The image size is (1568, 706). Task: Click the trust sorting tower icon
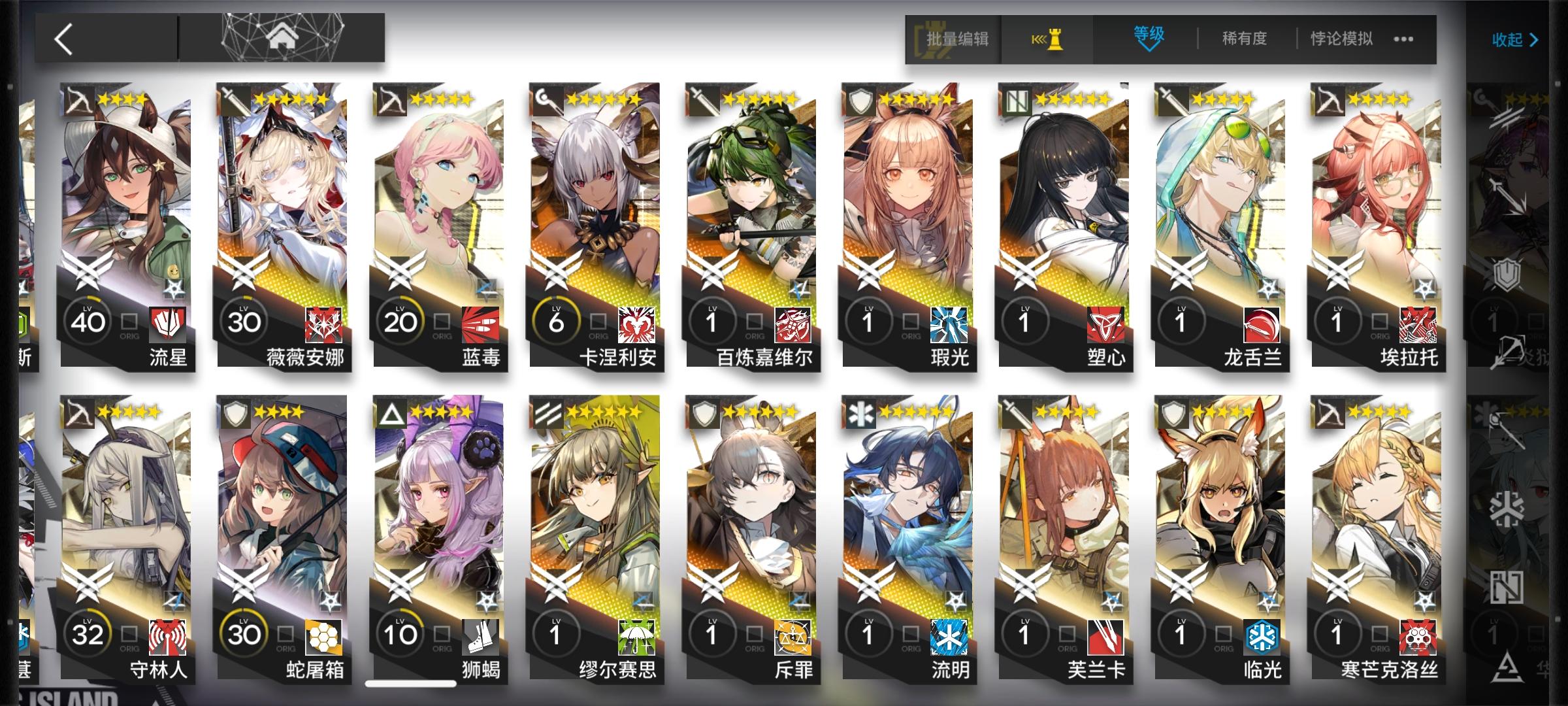[1047, 38]
